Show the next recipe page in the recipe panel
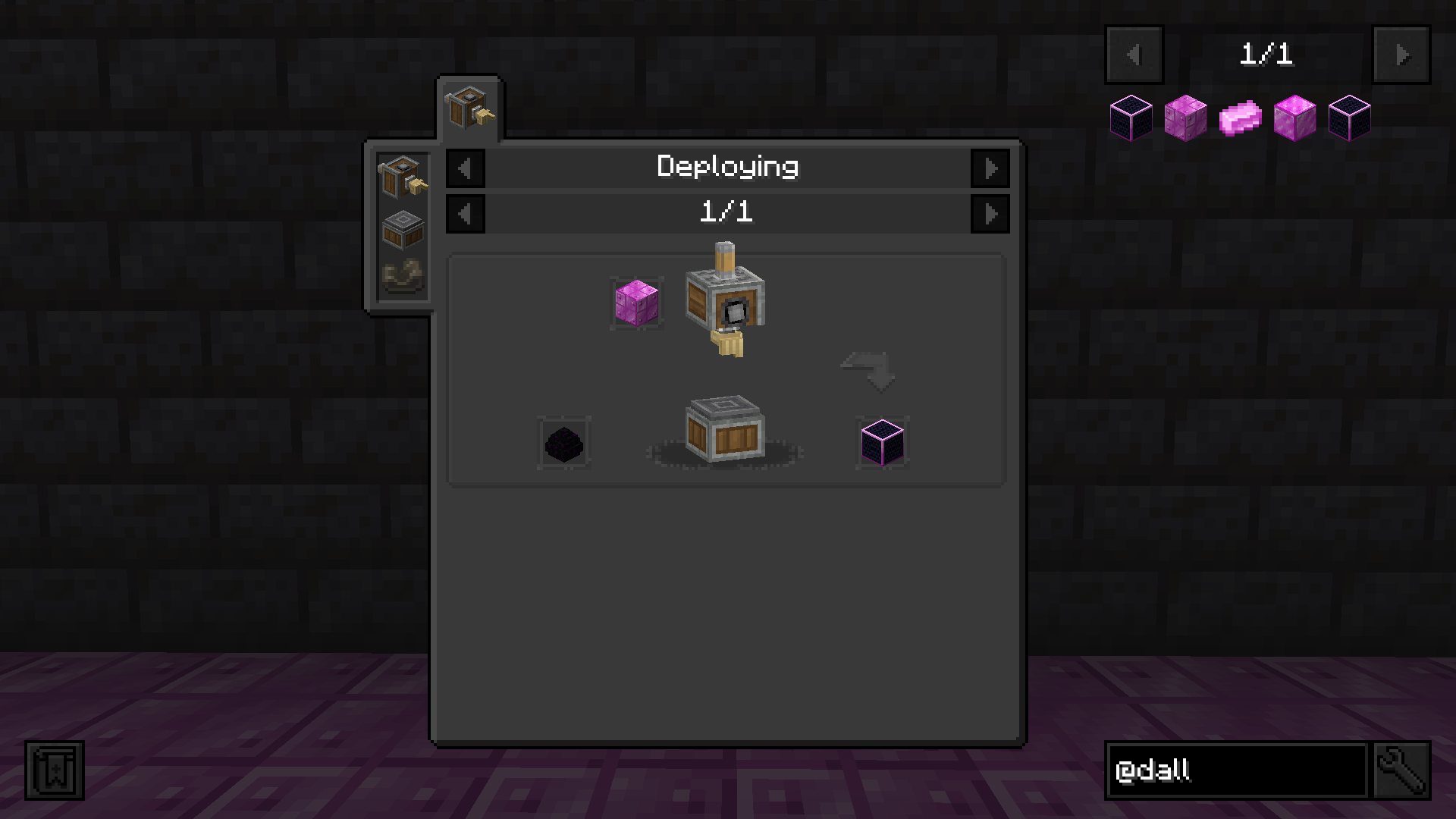 pos(990,214)
